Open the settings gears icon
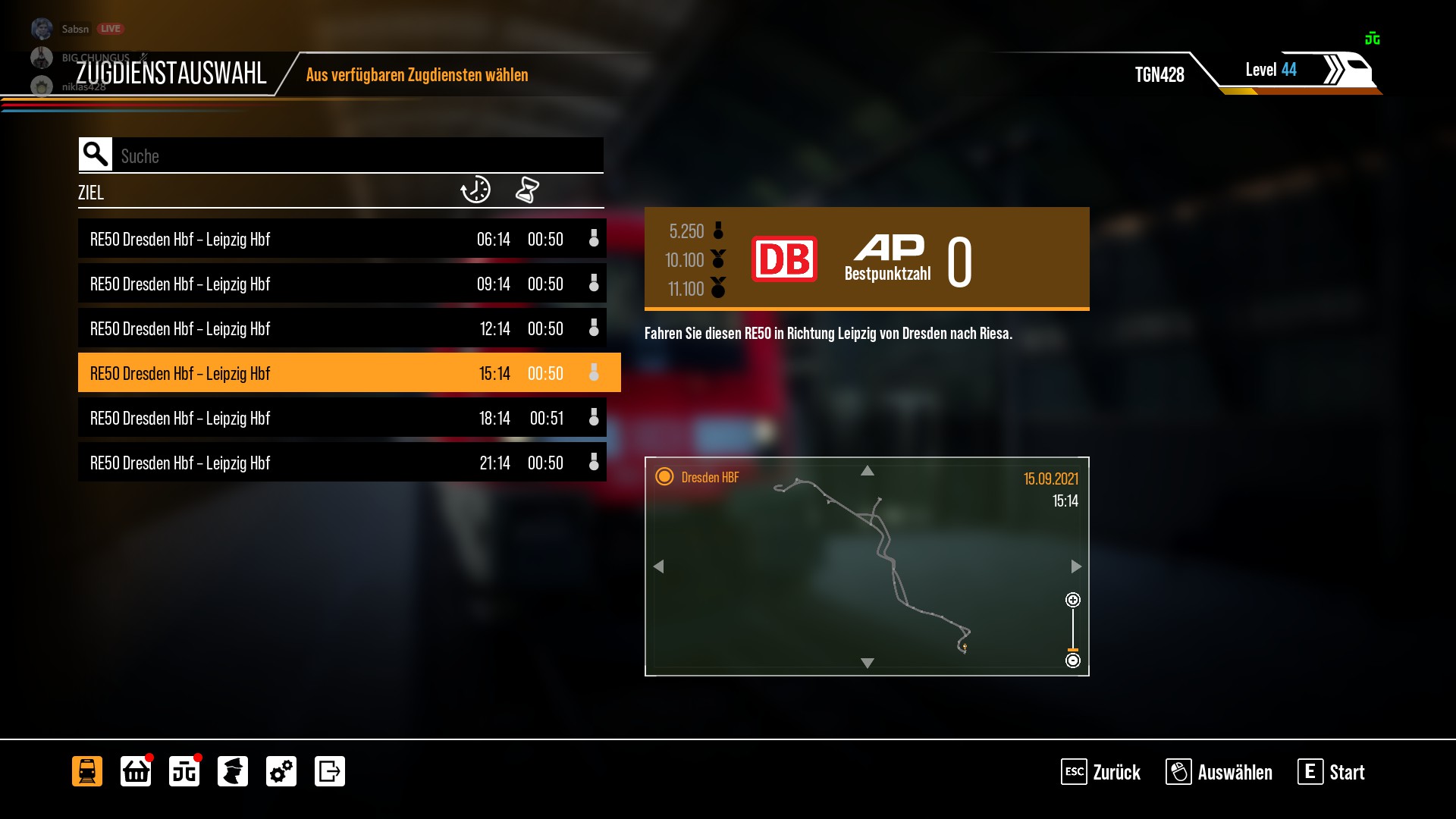1456x819 pixels. [x=281, y=771]
